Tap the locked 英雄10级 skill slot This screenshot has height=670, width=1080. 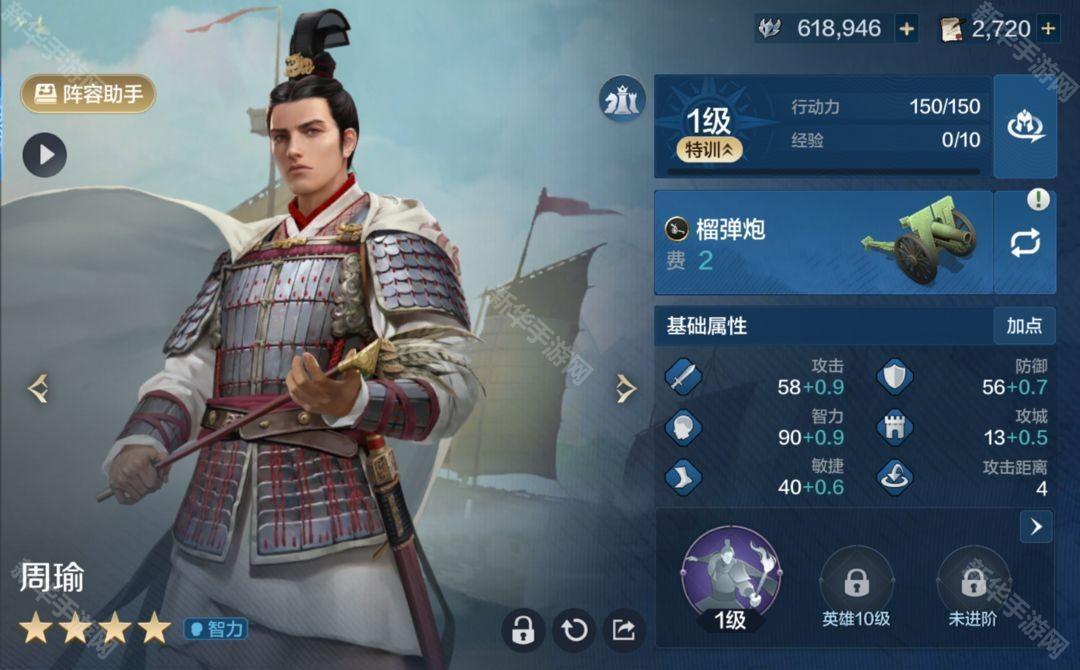[x=856, y=582]
